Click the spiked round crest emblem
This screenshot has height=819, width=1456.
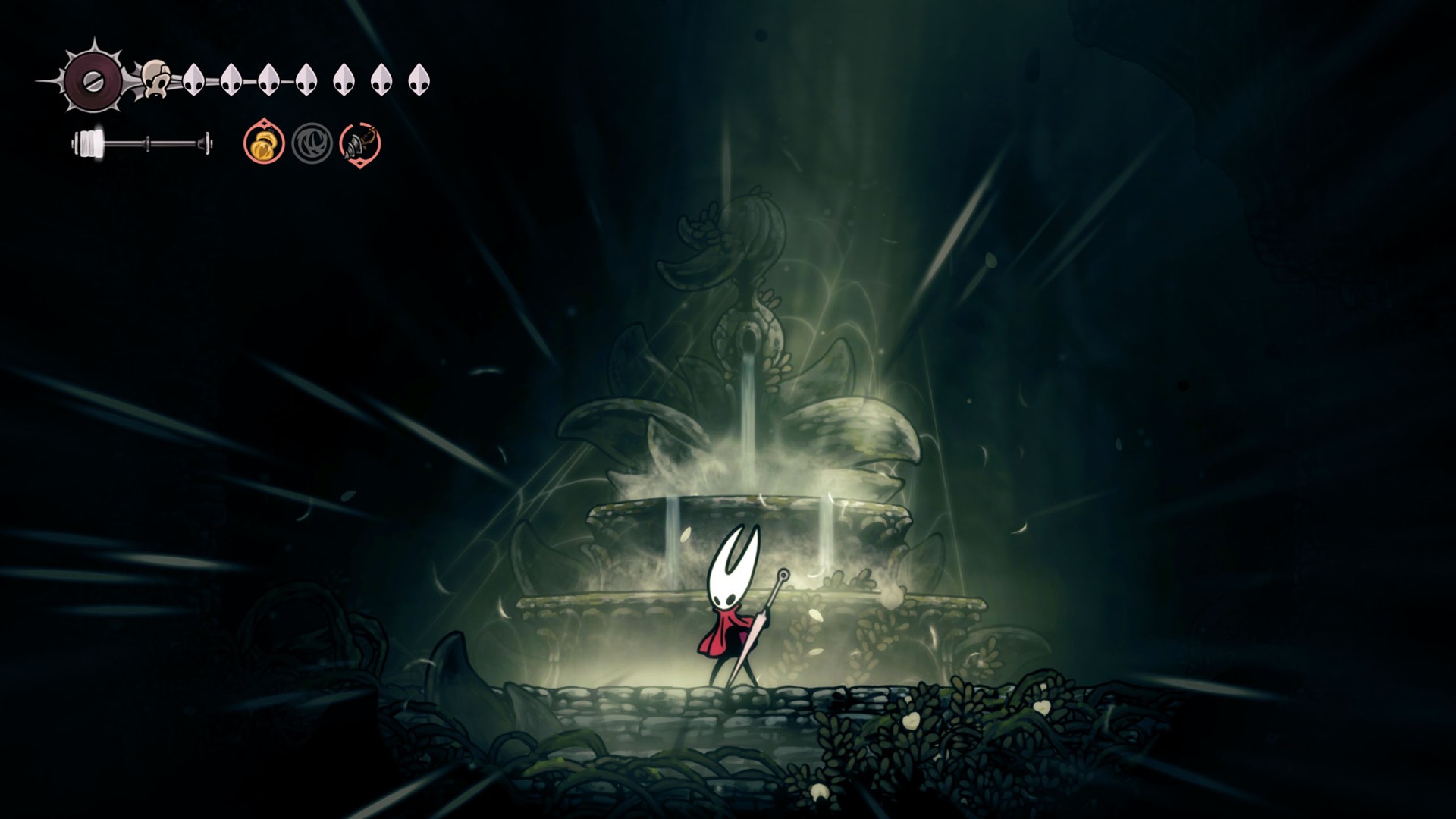93,80
